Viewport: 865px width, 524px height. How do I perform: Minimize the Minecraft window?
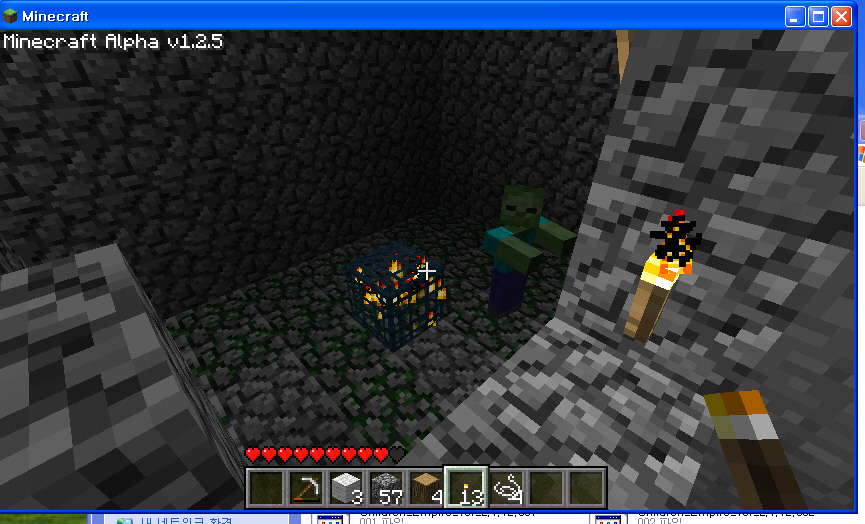click(795, 16)
